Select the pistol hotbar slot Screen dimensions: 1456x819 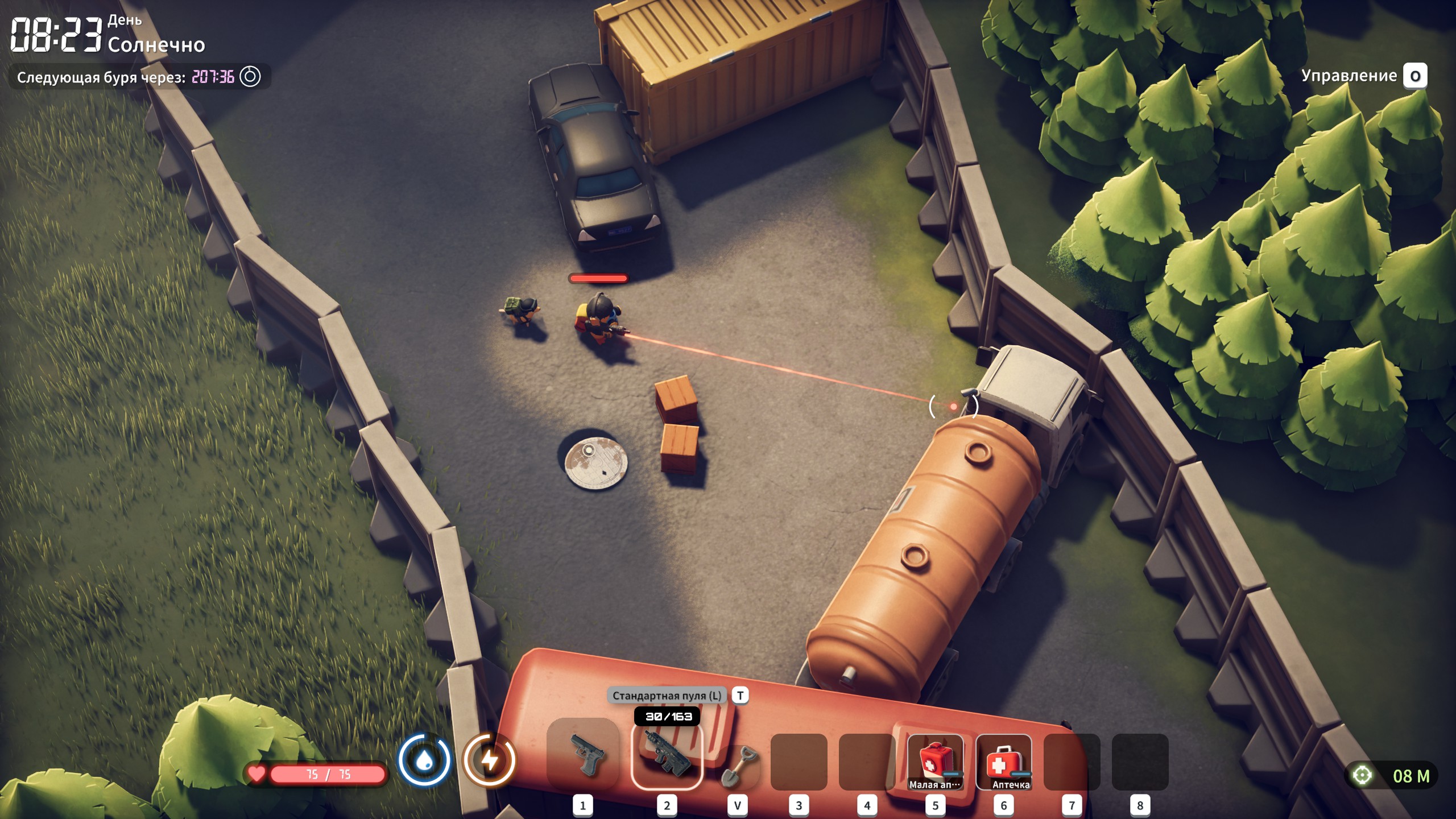(583, 754)
